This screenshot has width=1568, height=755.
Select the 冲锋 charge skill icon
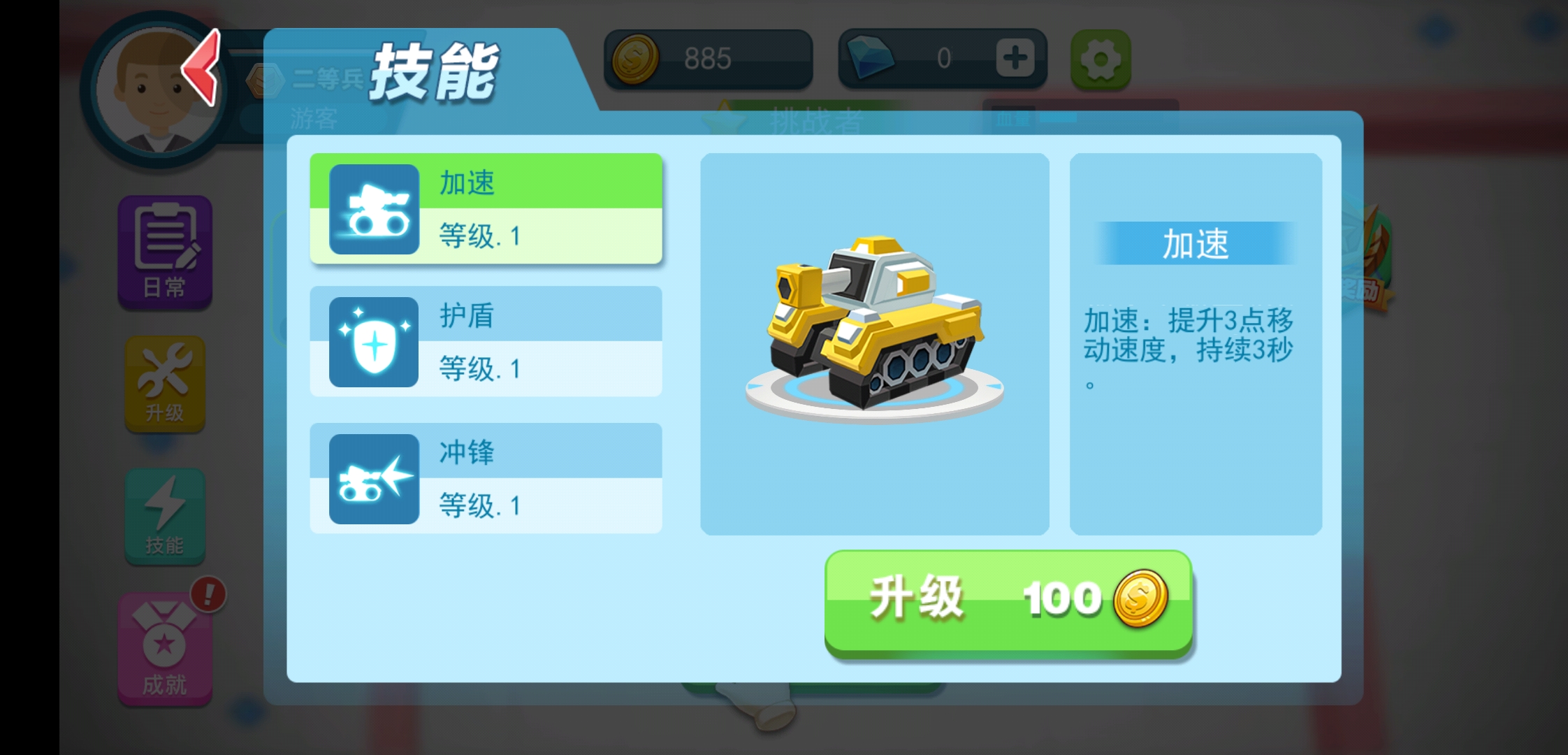click(x=373, y=478)
